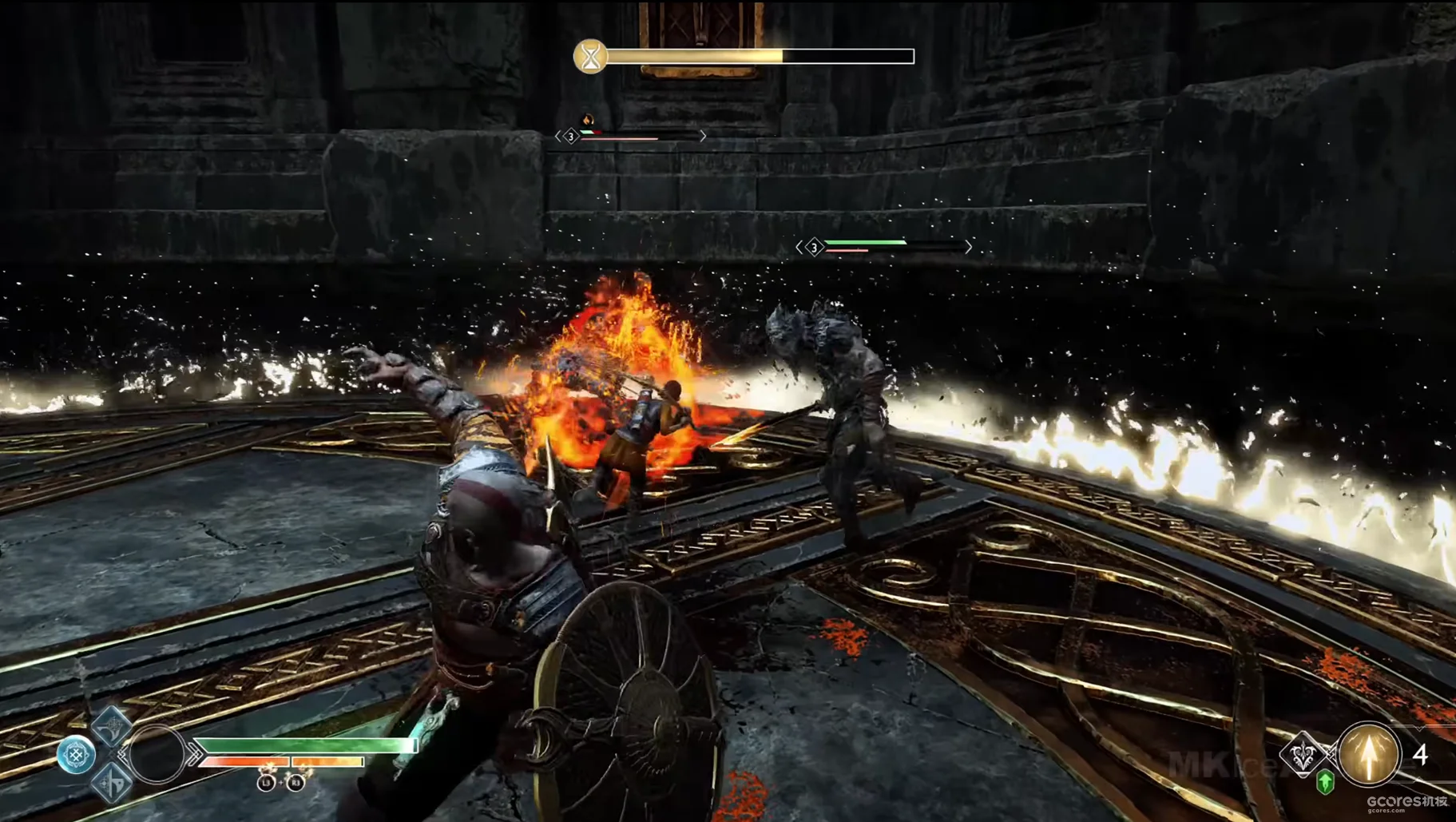Click the green upward-arrow shield icon
1456x822 pixels.
[x=1325, y=783]
